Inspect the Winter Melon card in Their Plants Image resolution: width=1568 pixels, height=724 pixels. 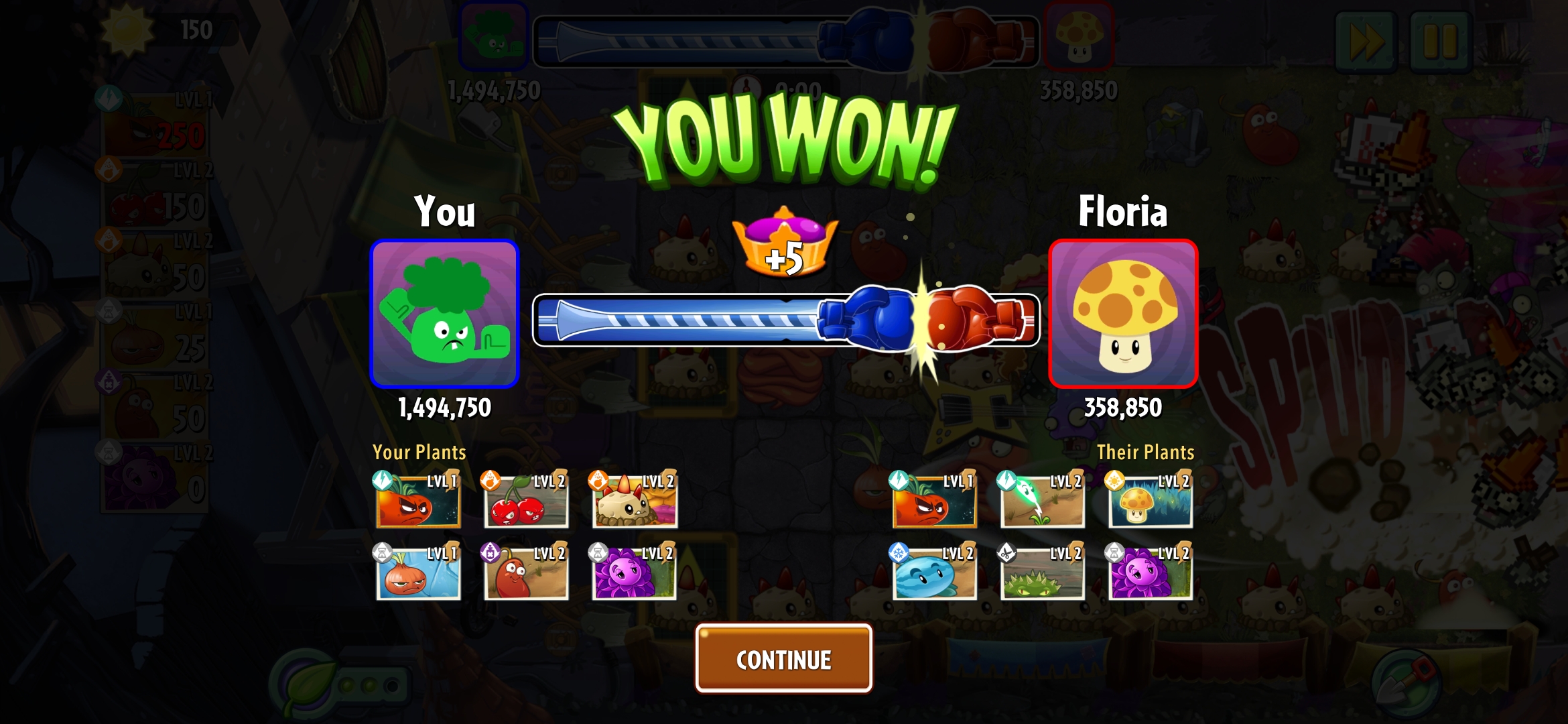click(934, 573)
